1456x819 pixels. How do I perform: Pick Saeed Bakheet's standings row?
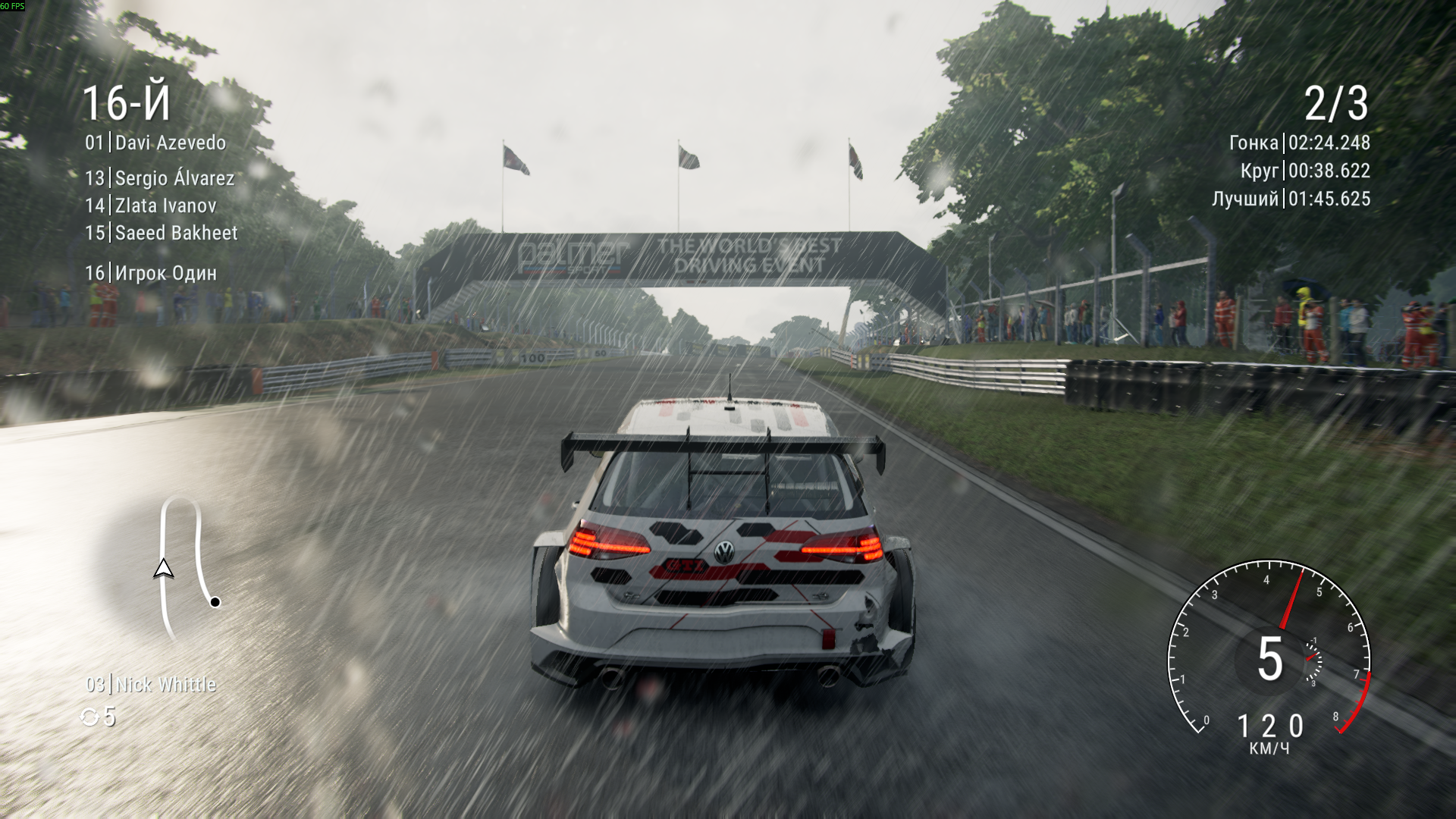(162, 233)
